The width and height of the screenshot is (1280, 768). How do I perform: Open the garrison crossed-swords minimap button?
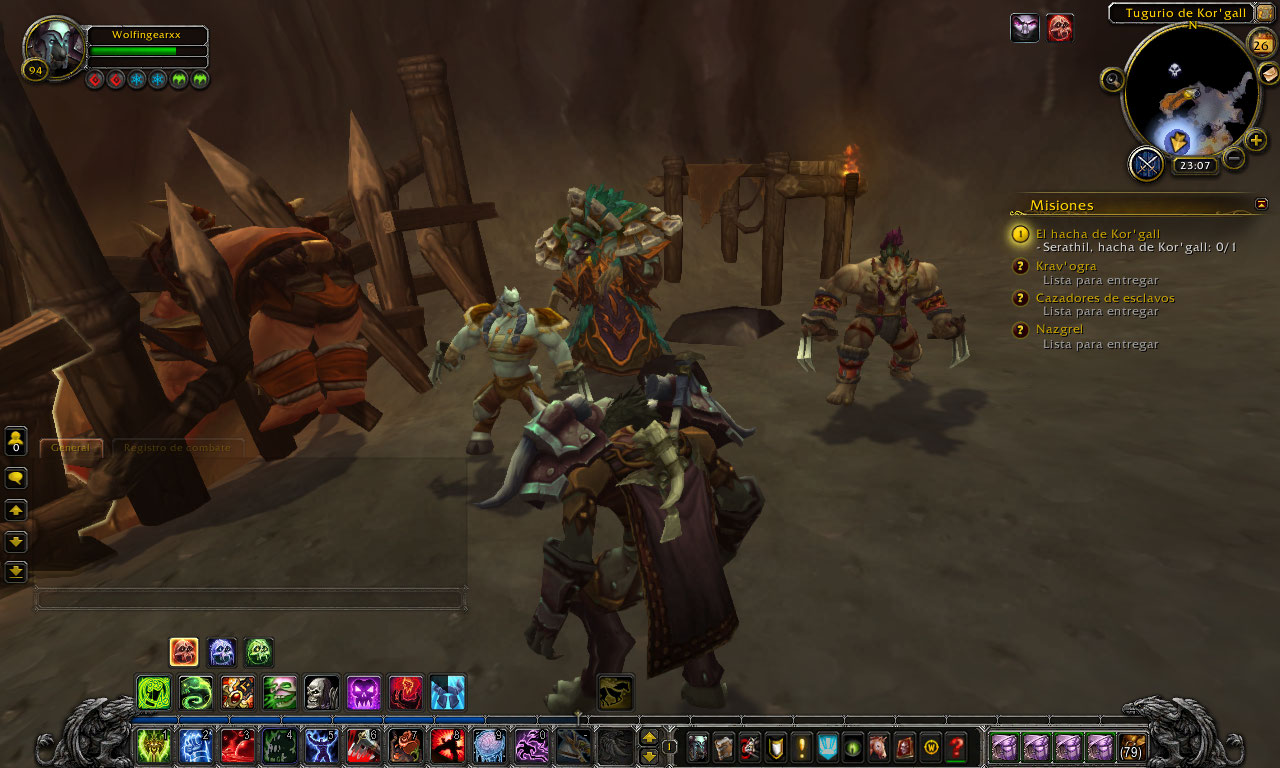click(x=1146, y=163)
